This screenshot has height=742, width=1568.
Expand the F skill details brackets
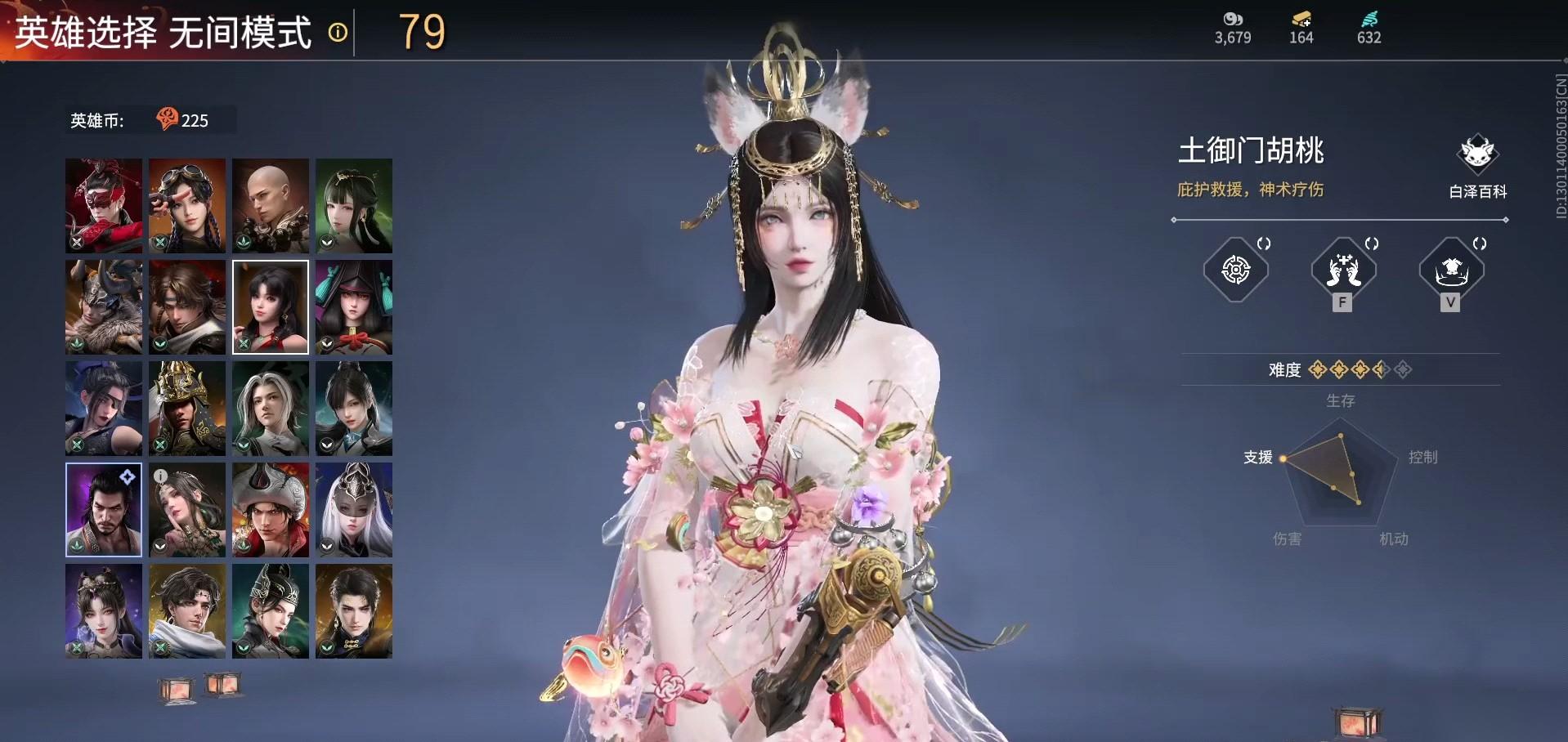pyautogui.click(x=1372, y=244)
